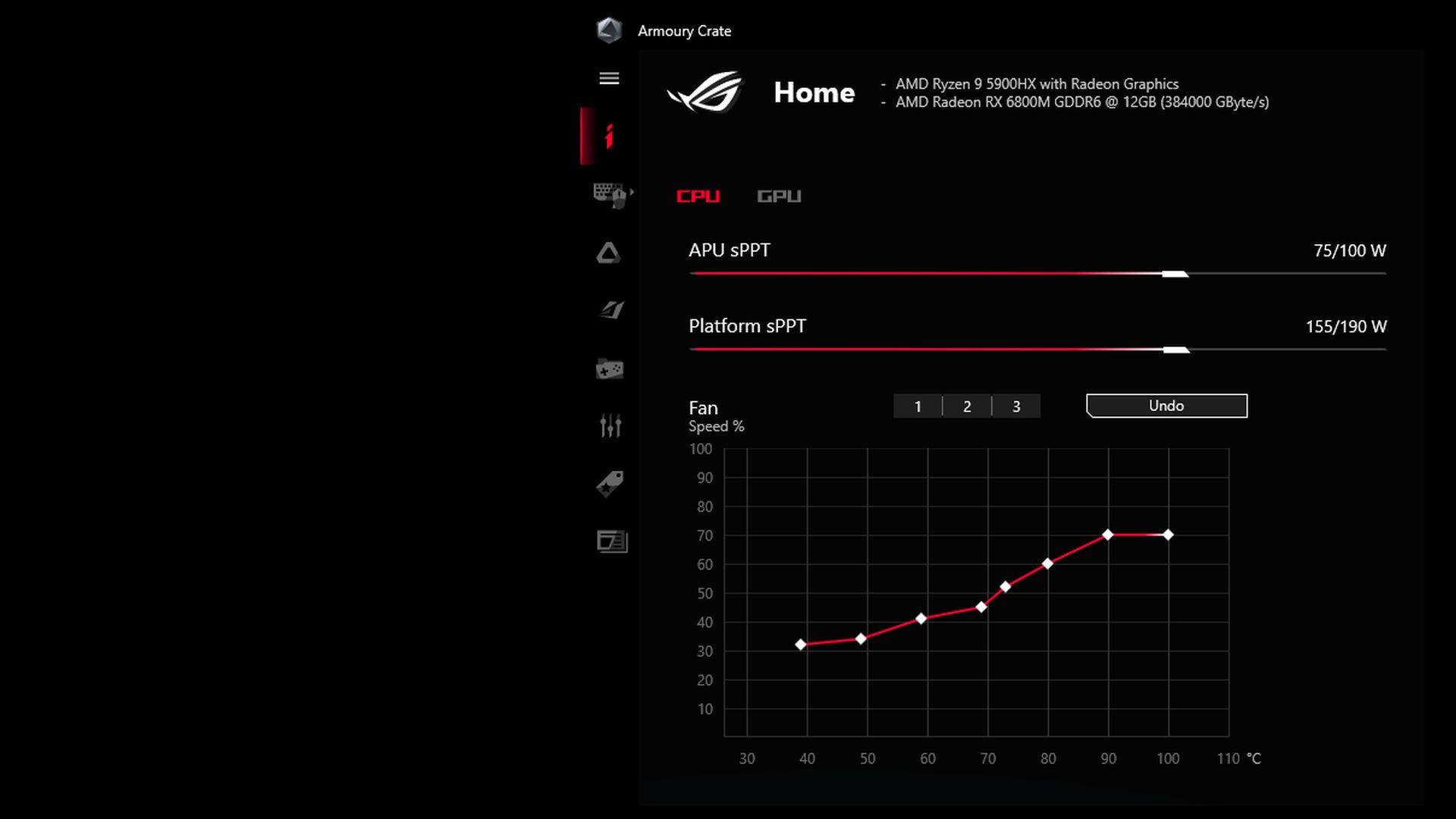Select the Home info sidebar icon
Image resolution: width=1456 pixels, height=819 pixels.
(608, 136)
